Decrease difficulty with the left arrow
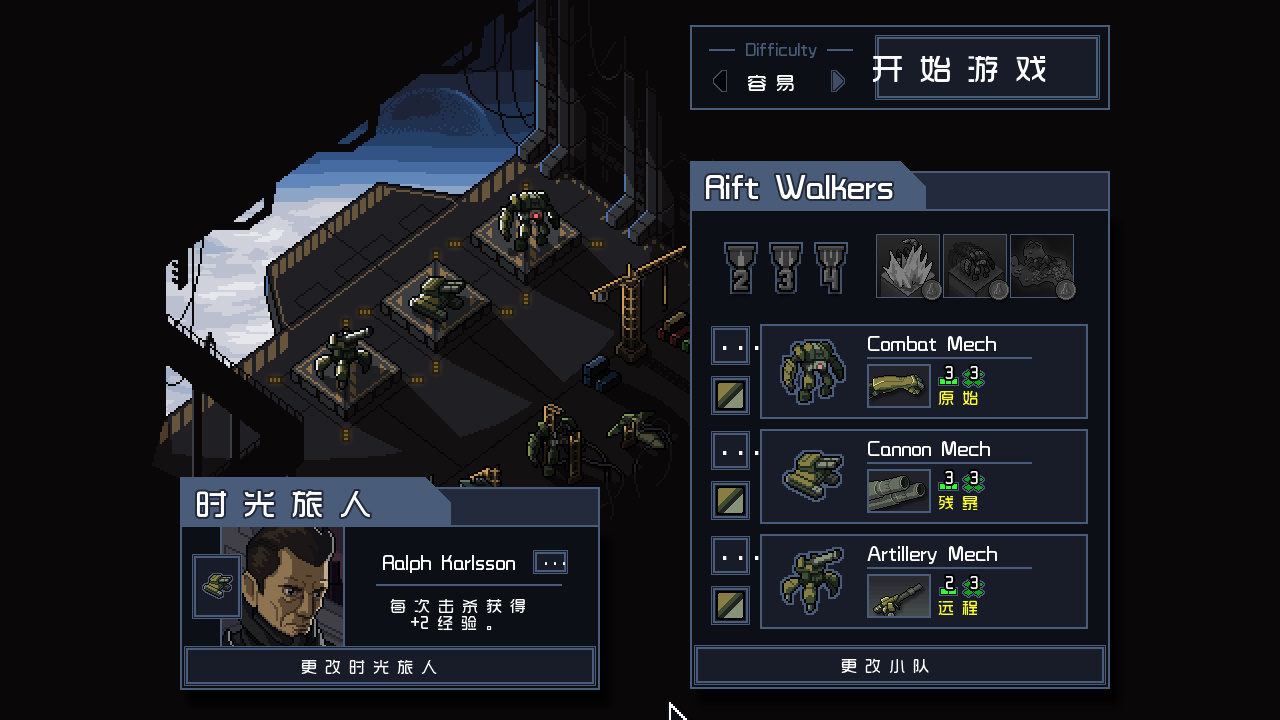The height and width of the screenshot is (720, 1280). (x=719, y=82)
